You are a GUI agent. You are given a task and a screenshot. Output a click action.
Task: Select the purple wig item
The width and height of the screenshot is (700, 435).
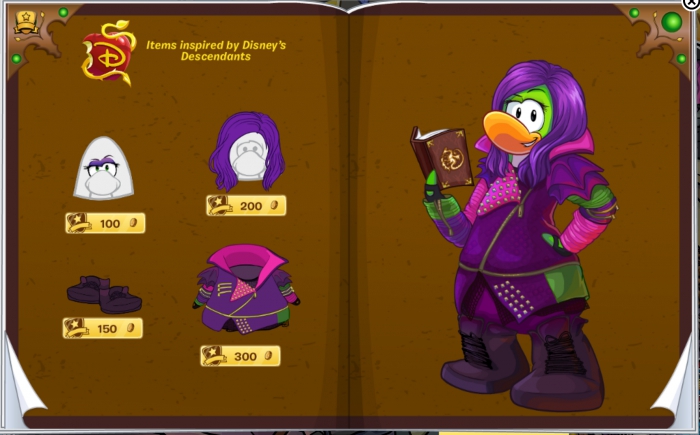246,152
